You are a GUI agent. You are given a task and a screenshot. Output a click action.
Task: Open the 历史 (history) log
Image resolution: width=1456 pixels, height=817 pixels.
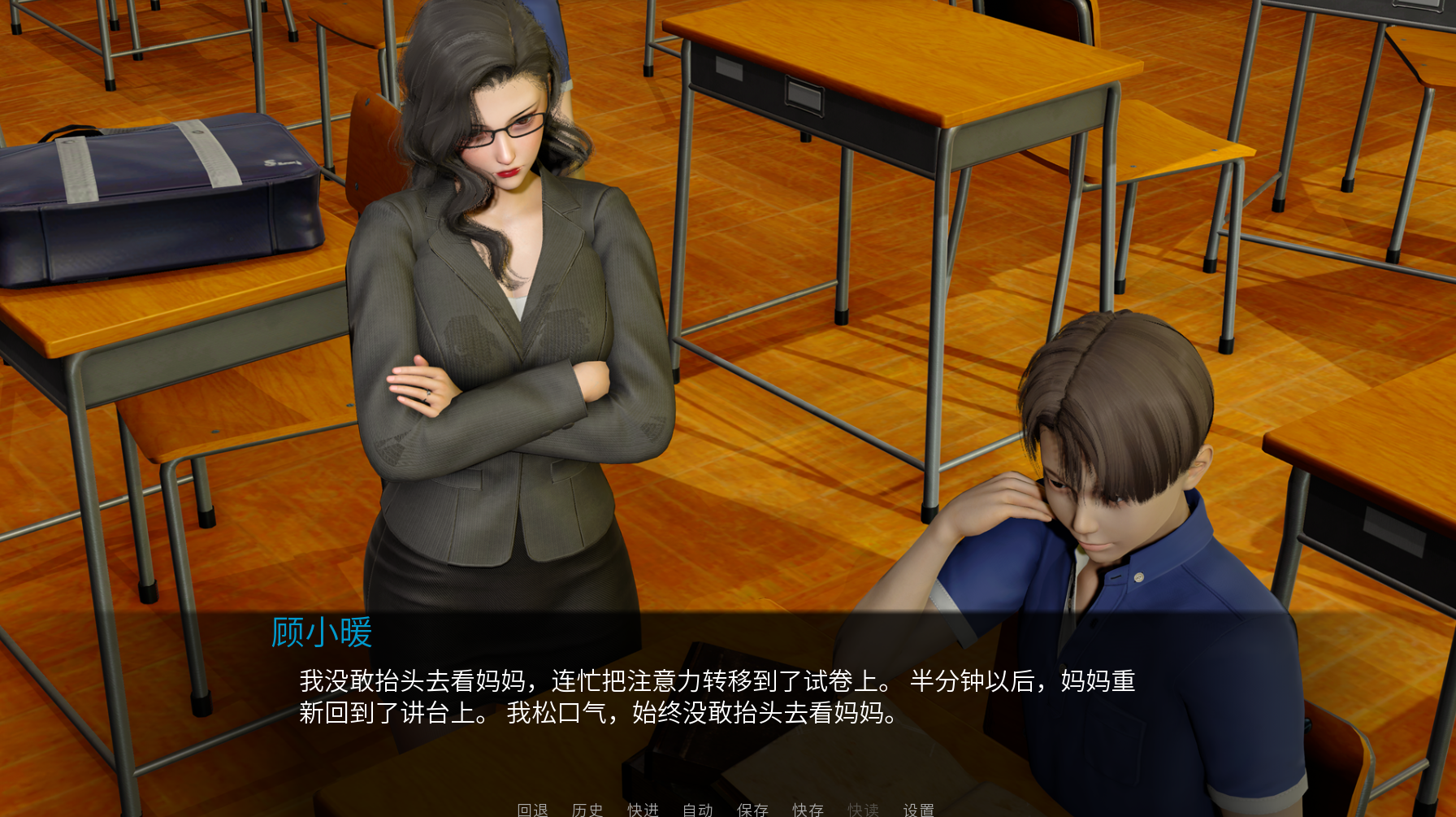pyautogui.click(x=587, y=810)
